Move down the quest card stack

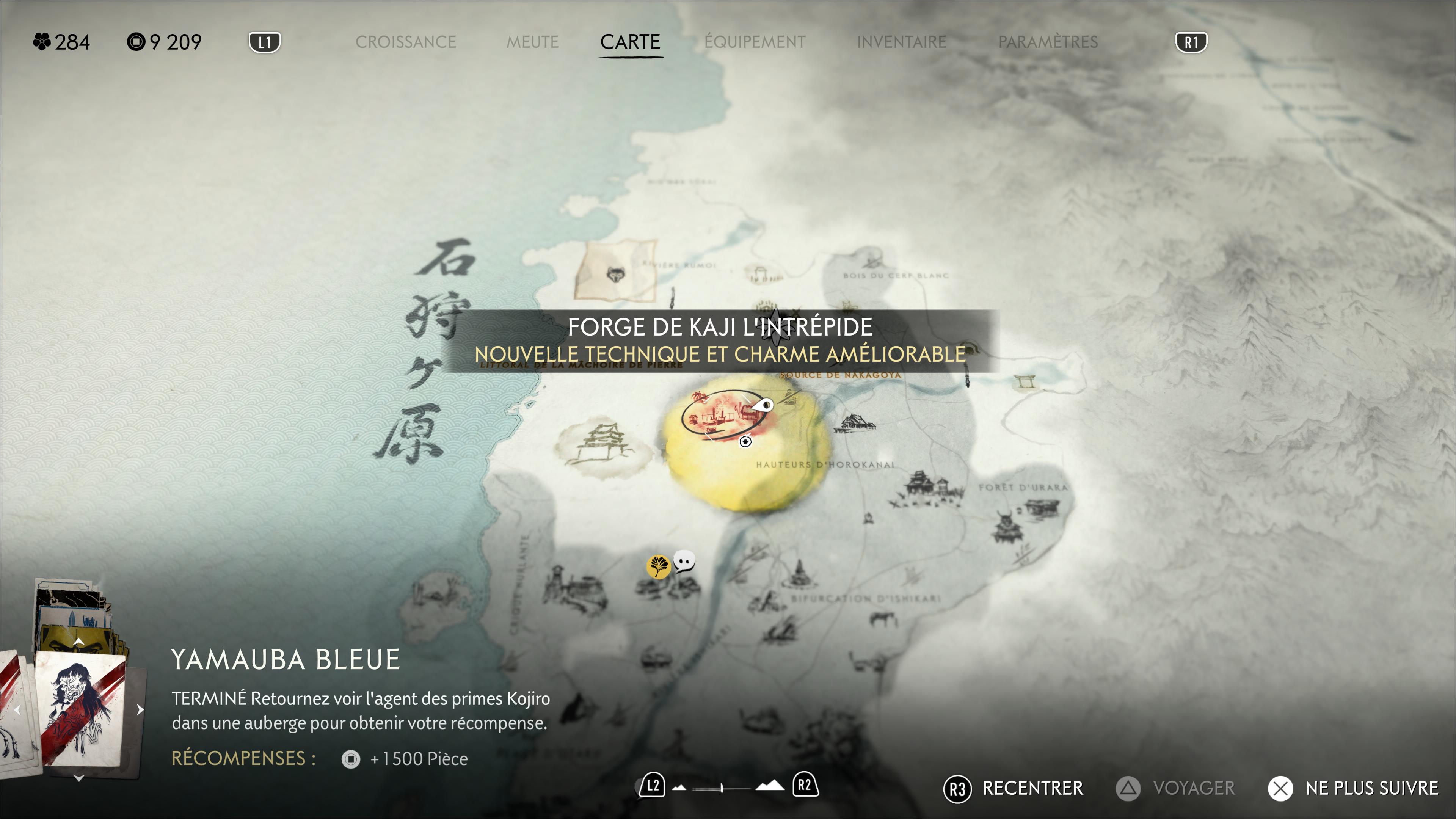click(x=79, y=778)
